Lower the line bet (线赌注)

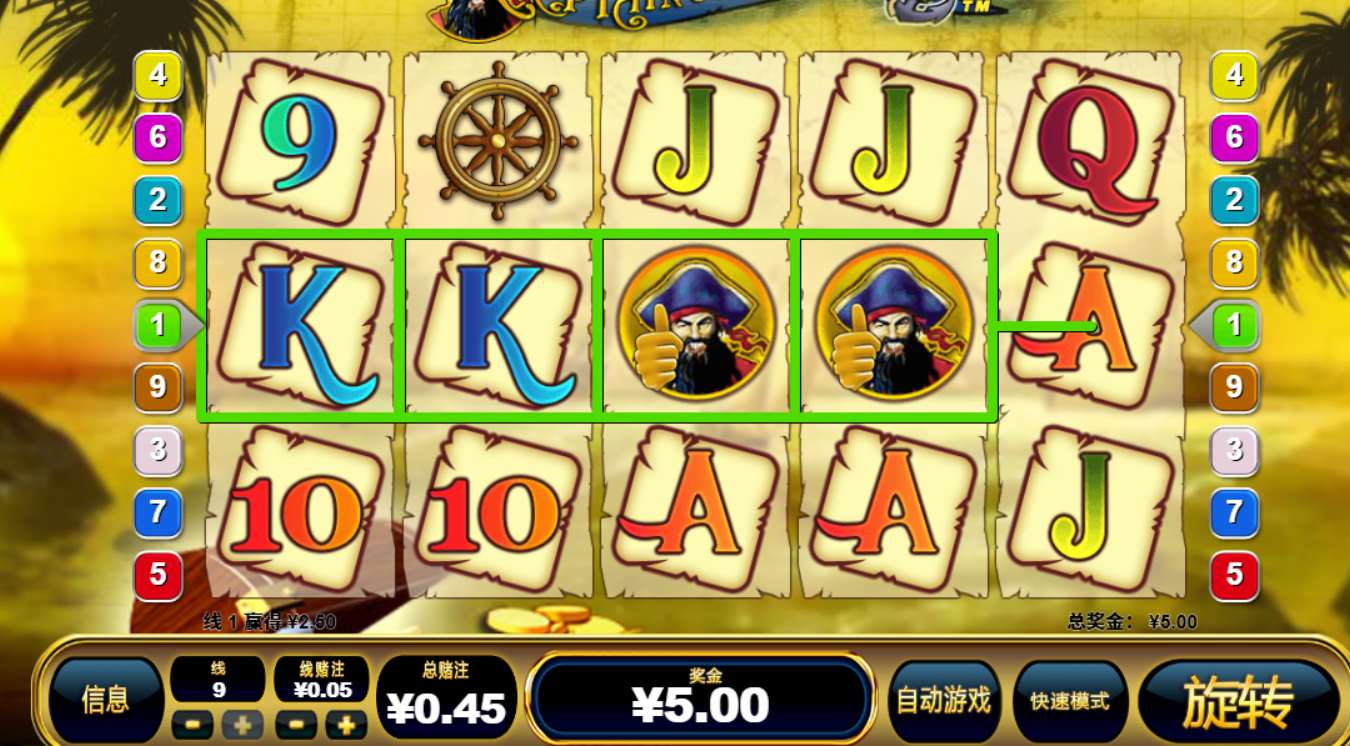(x=295, y=724)
